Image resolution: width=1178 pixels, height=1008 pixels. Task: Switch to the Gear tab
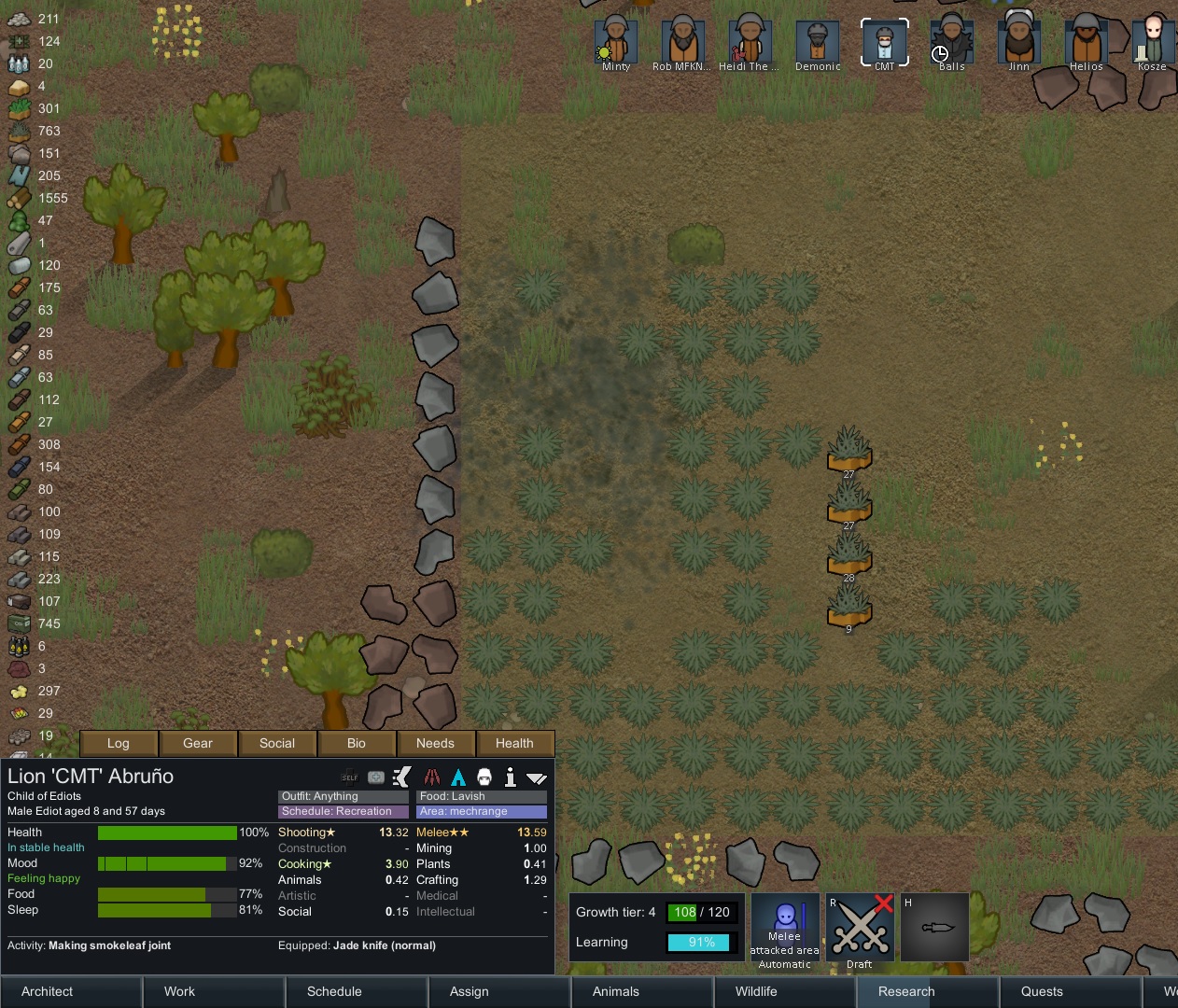tap(198, 743)
